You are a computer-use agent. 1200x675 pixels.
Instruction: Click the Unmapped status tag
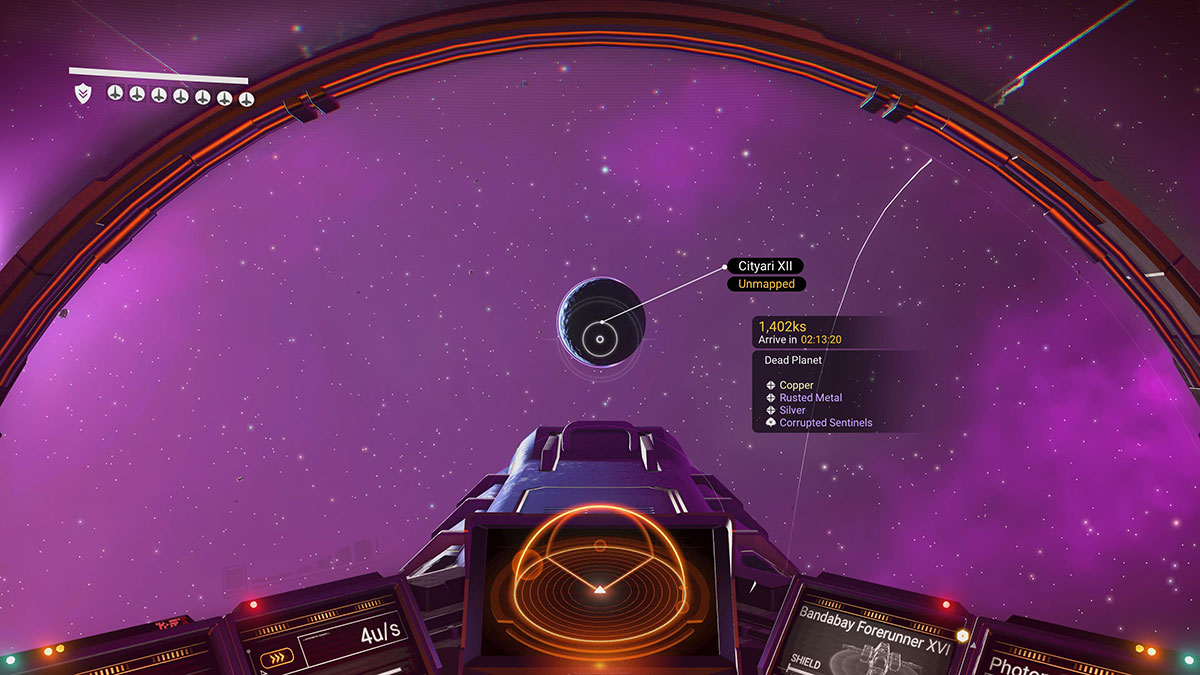pyautogui.click(x=766, y=284)
